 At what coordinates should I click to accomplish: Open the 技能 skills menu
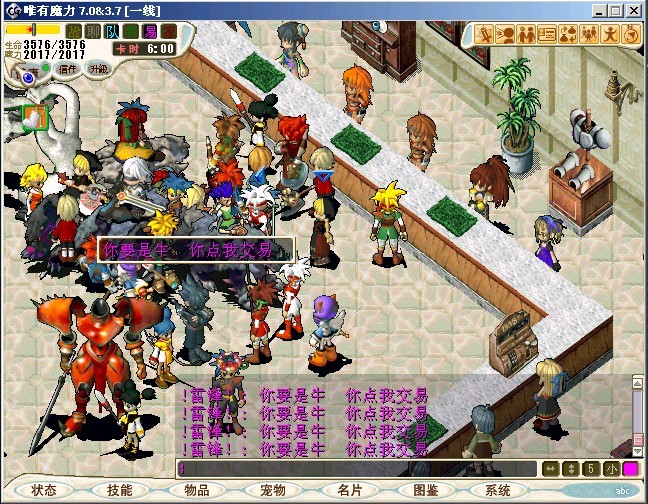(120, 491)
